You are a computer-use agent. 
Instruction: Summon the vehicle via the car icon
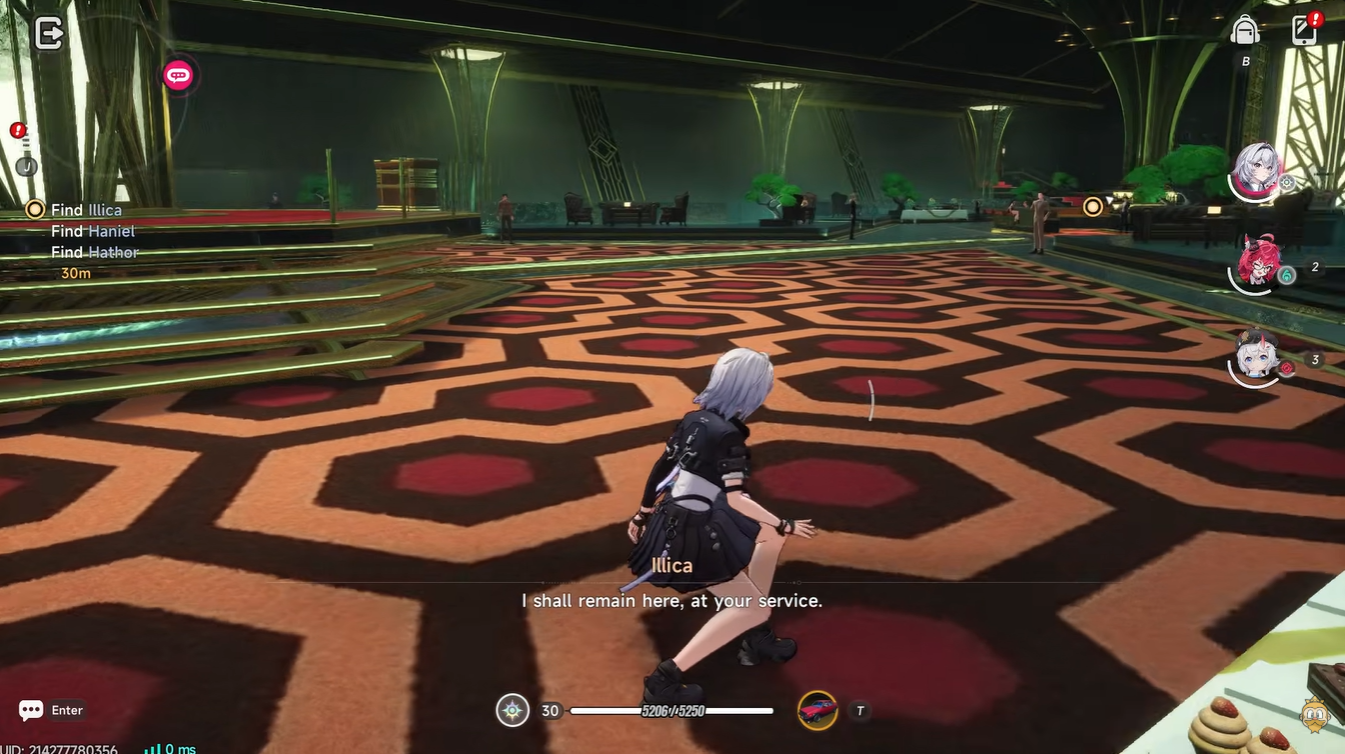coord(818,708)
